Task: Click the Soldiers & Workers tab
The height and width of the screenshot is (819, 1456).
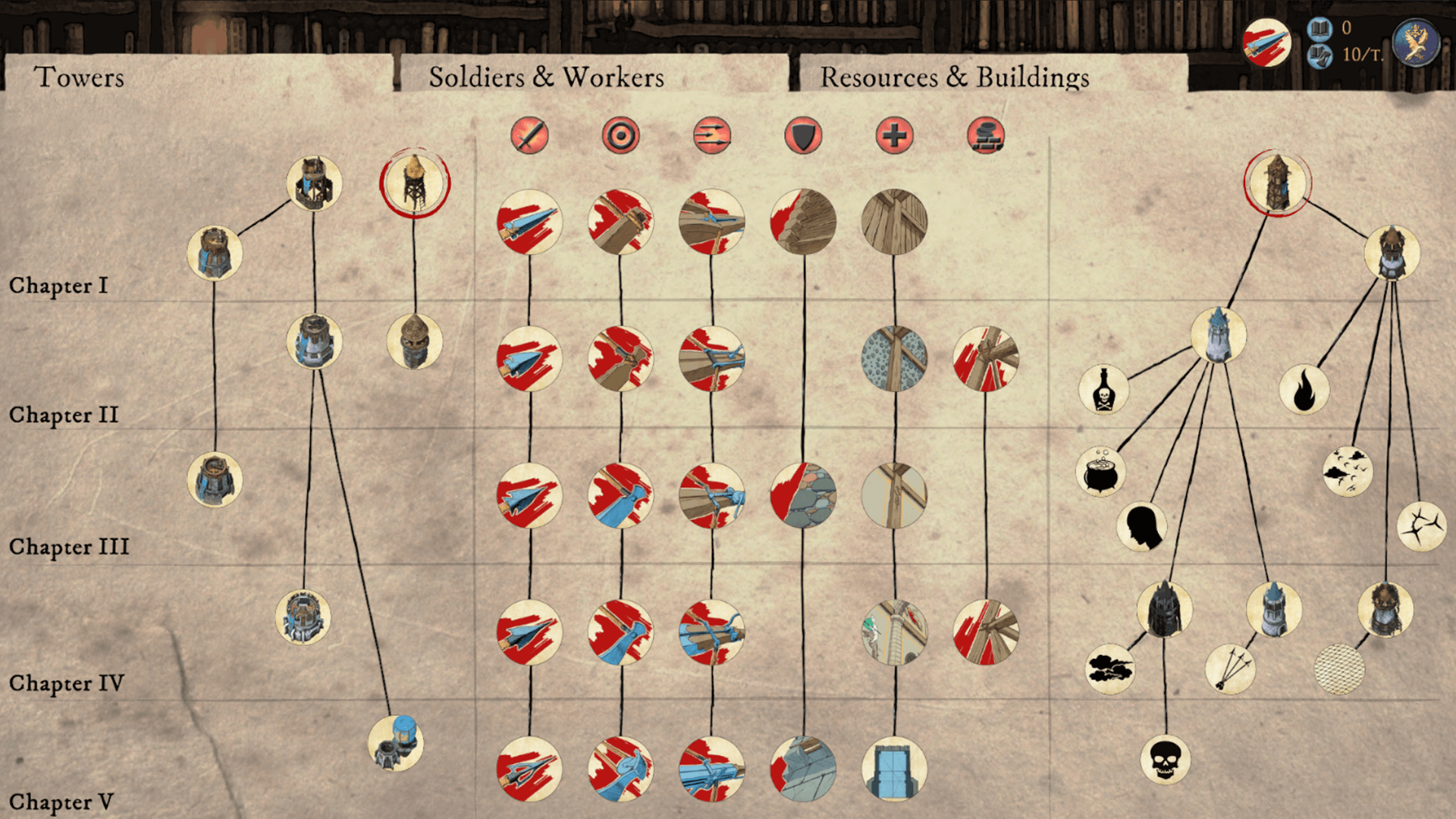Action: [548, 77]
